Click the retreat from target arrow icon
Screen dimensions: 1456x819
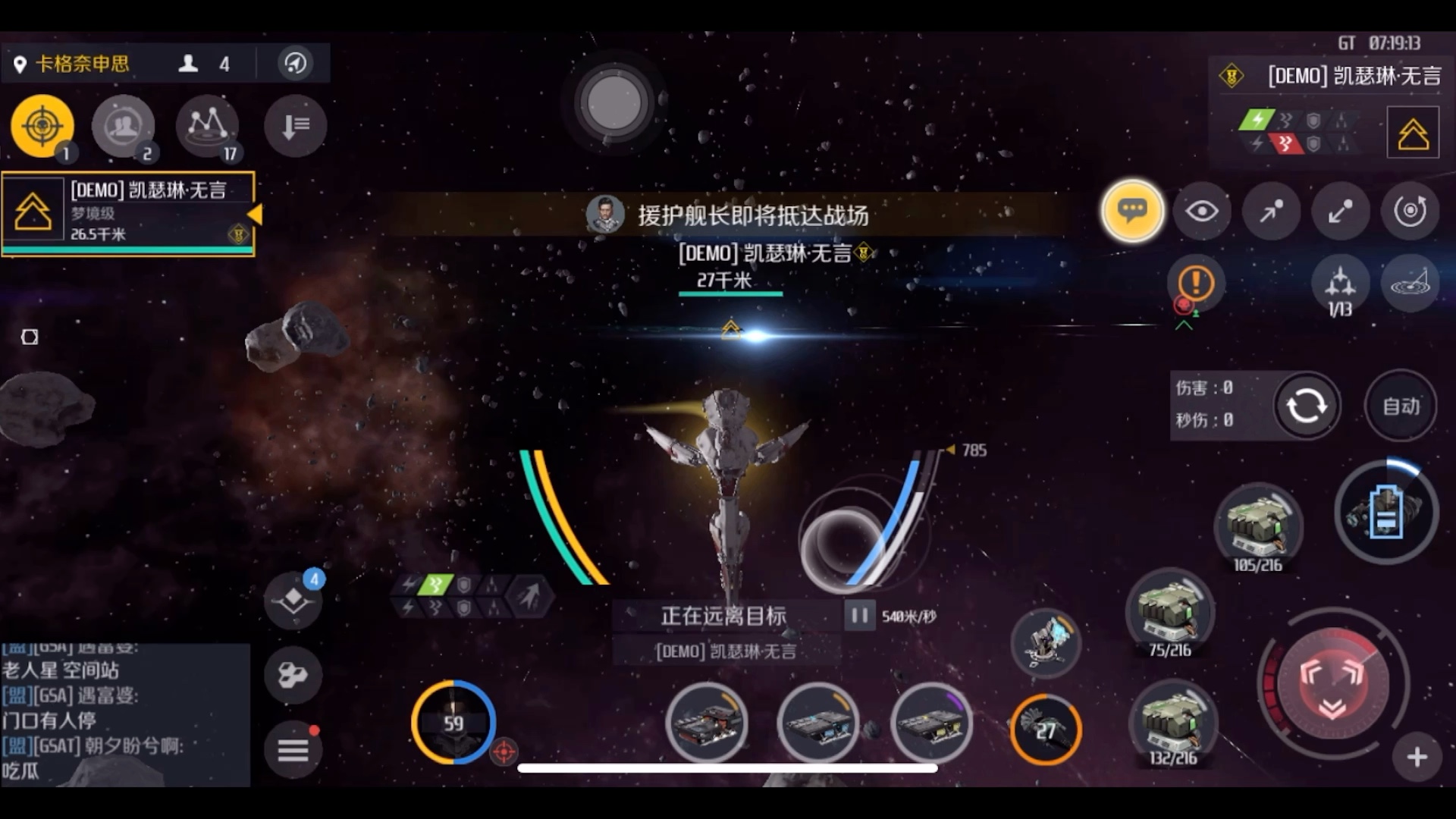click(1338, 212)
